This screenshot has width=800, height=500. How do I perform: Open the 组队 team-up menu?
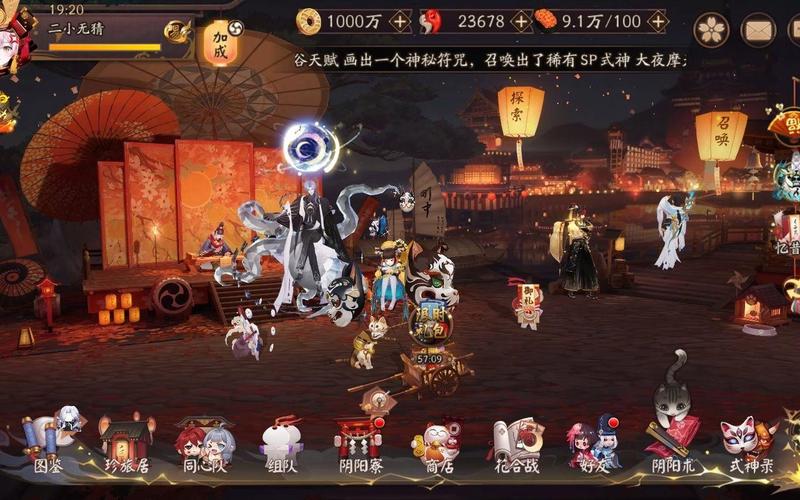[281, 442]
